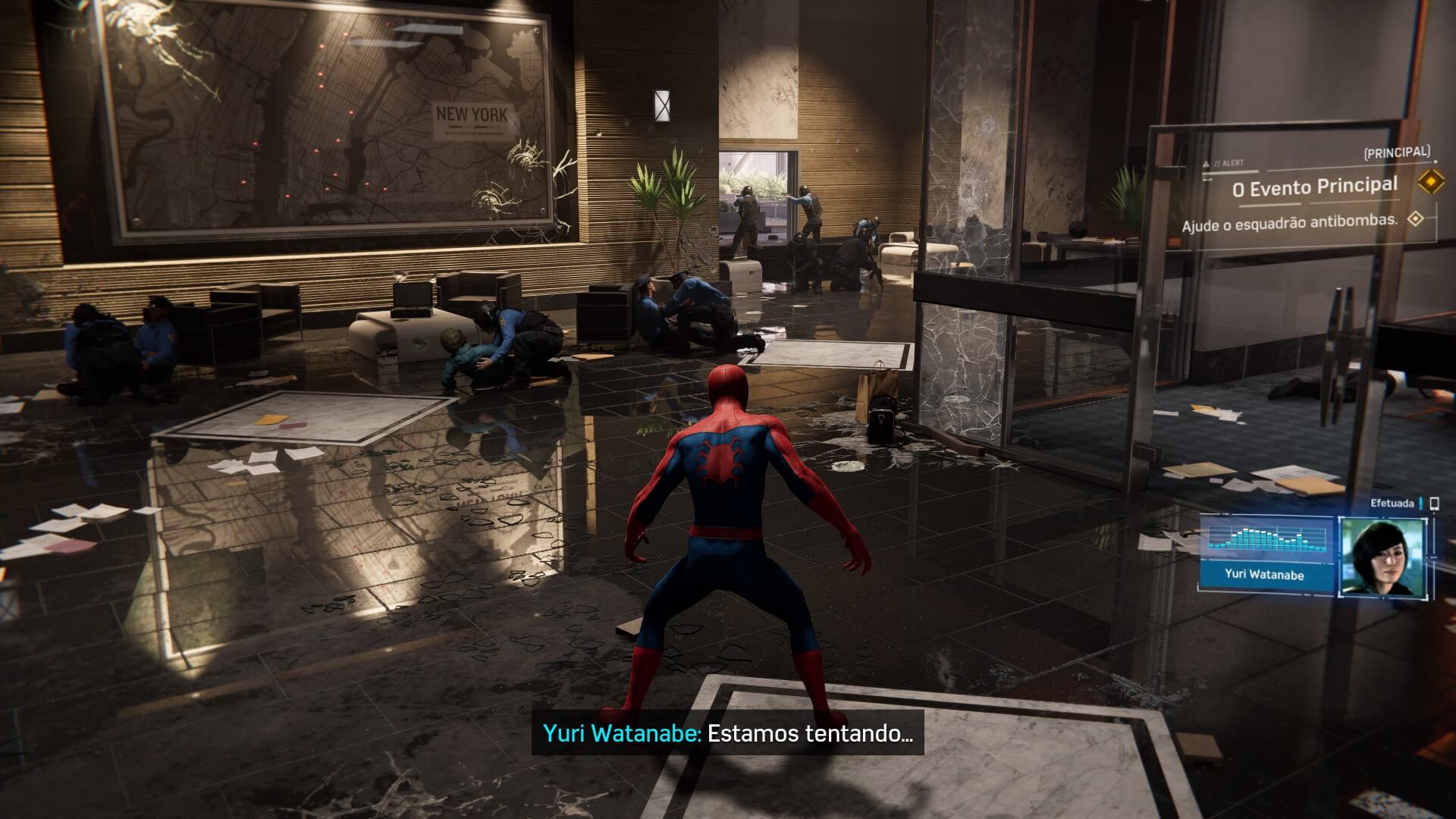This screenshot has width=1456, height=819.
Task: Click Yuri Watanabe's caller portrait
Action: (x=1383, y=557)
